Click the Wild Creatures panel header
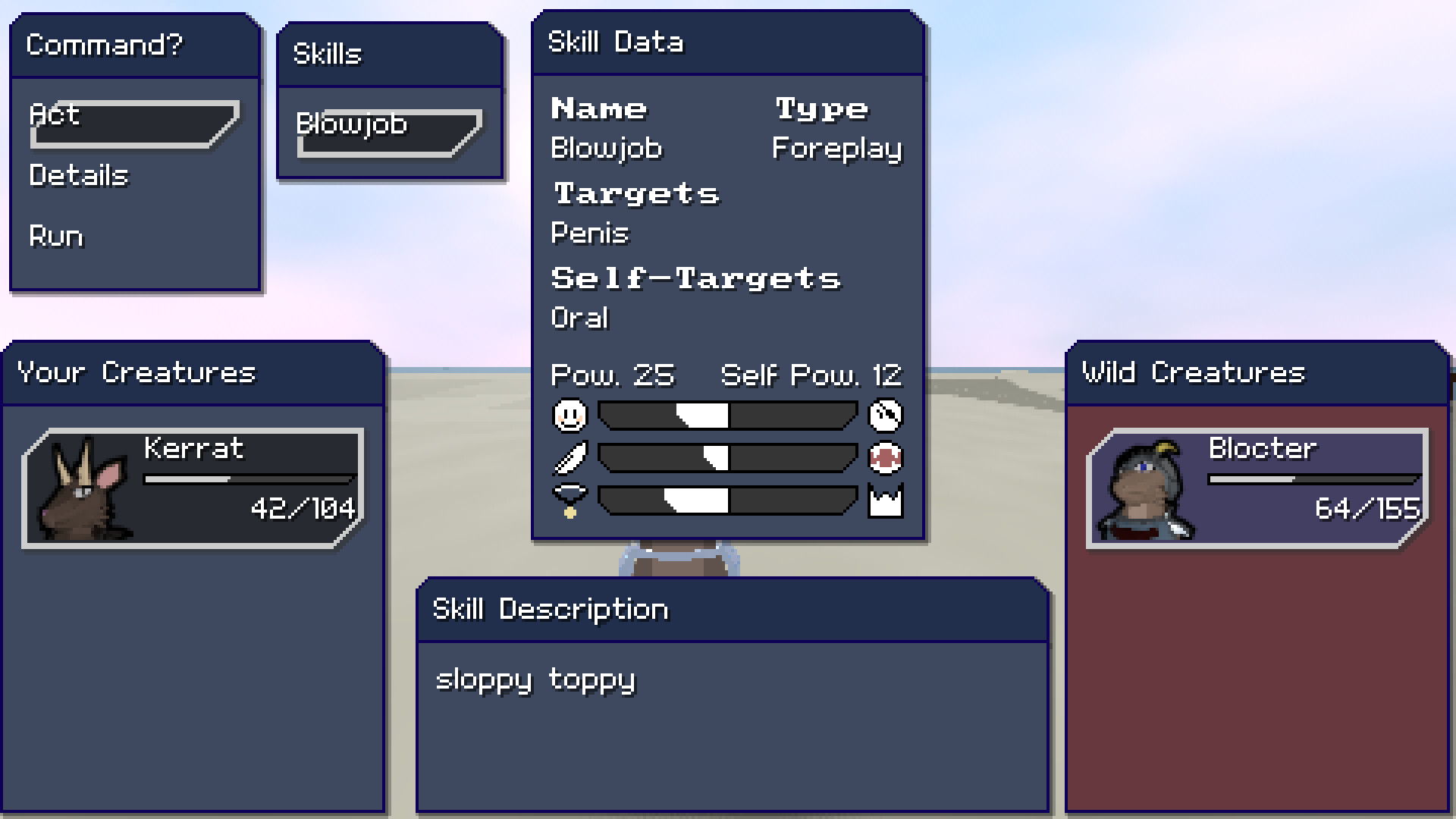 (1192, 372)
